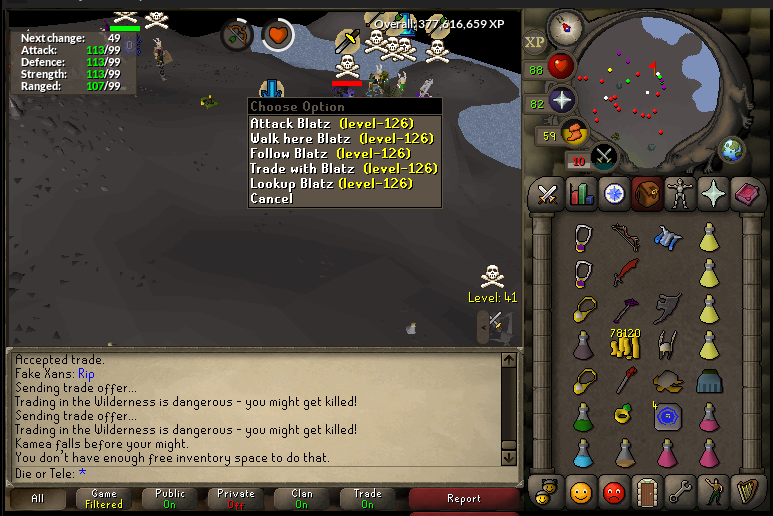773x516 pixels.
Task: Toggle the Clan chat filter tab
Action: [x=301, y=498]
